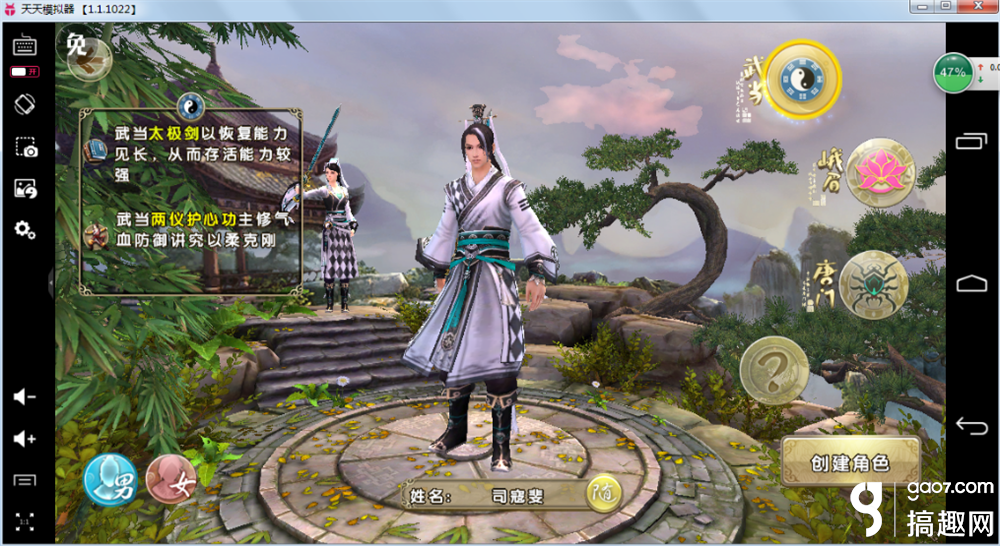Lower volume with emulator volume-down icon

(x=25, y=397)
